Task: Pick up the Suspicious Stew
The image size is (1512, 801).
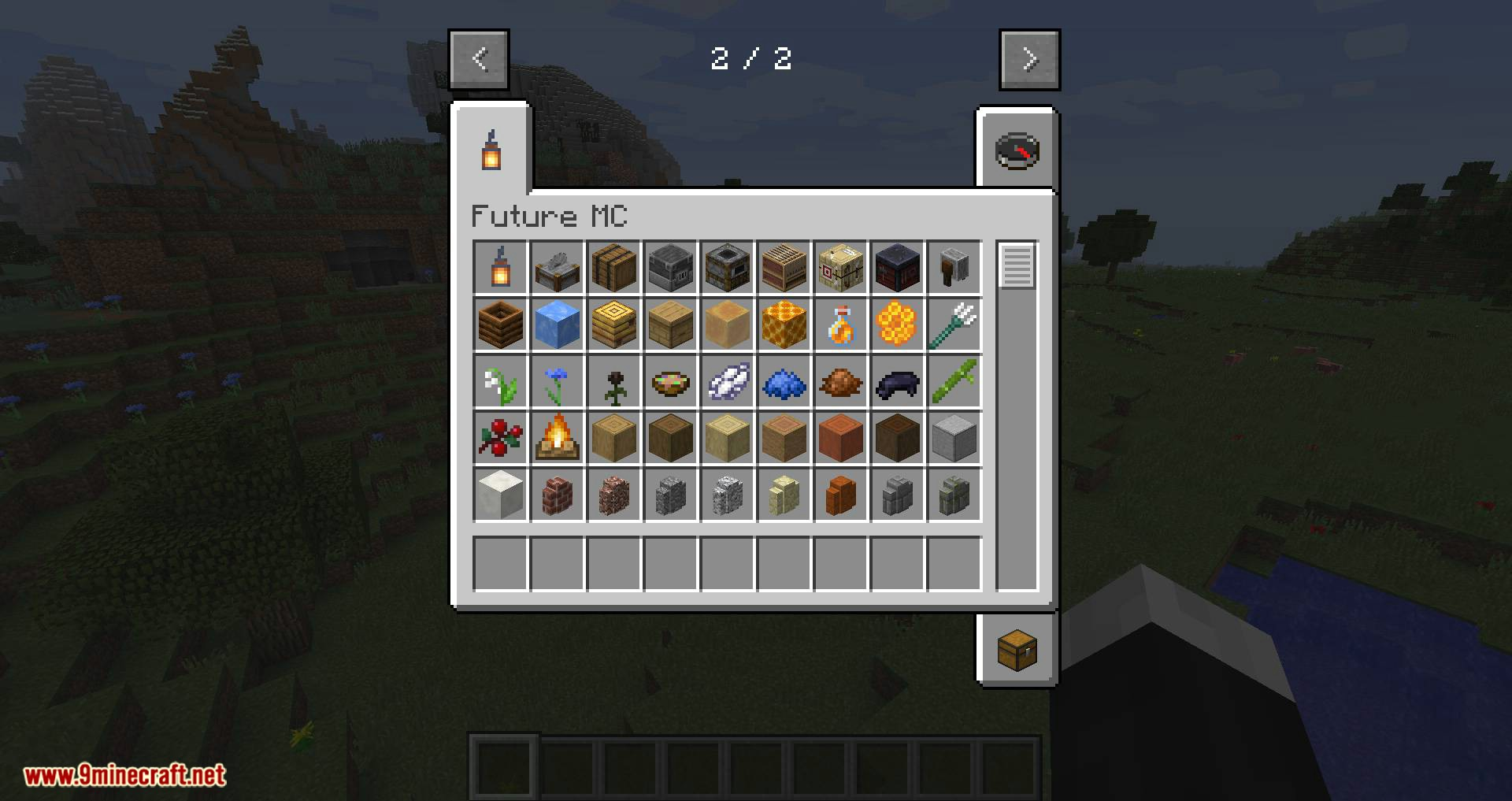Action: pos(671,381)
